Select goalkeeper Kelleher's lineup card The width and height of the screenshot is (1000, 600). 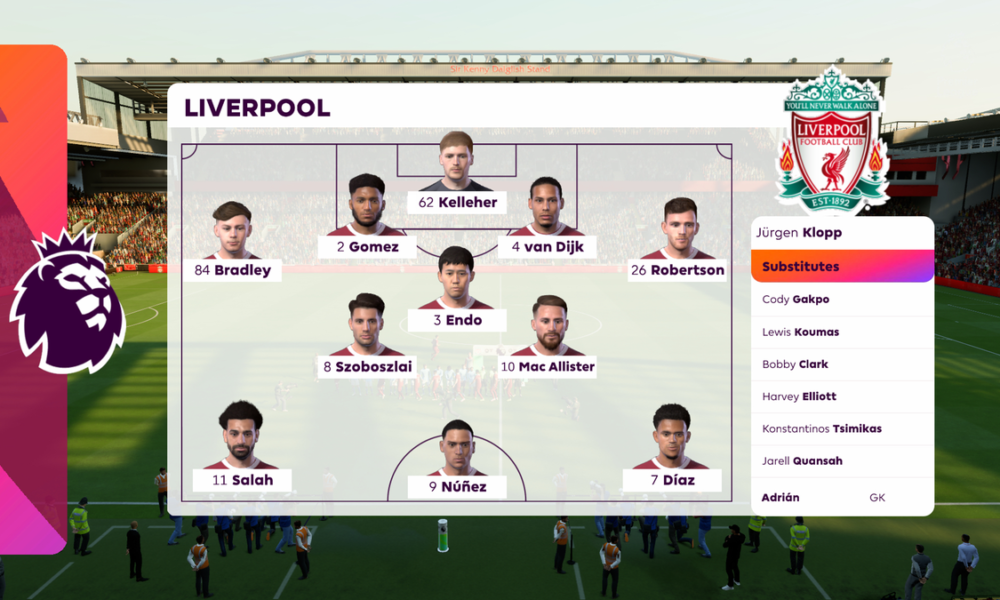[x=457, y=202]
